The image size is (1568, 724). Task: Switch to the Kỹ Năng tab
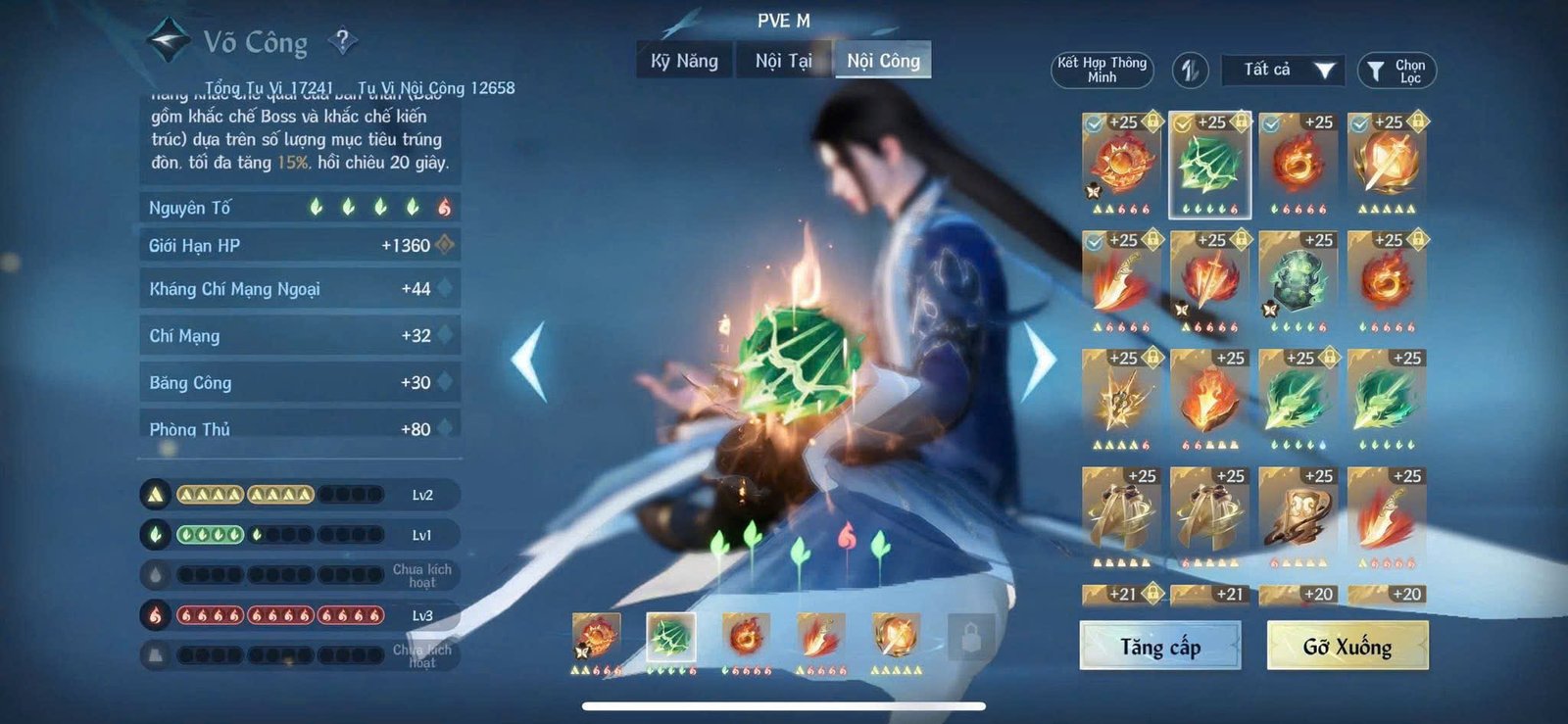tap(683, 61)
